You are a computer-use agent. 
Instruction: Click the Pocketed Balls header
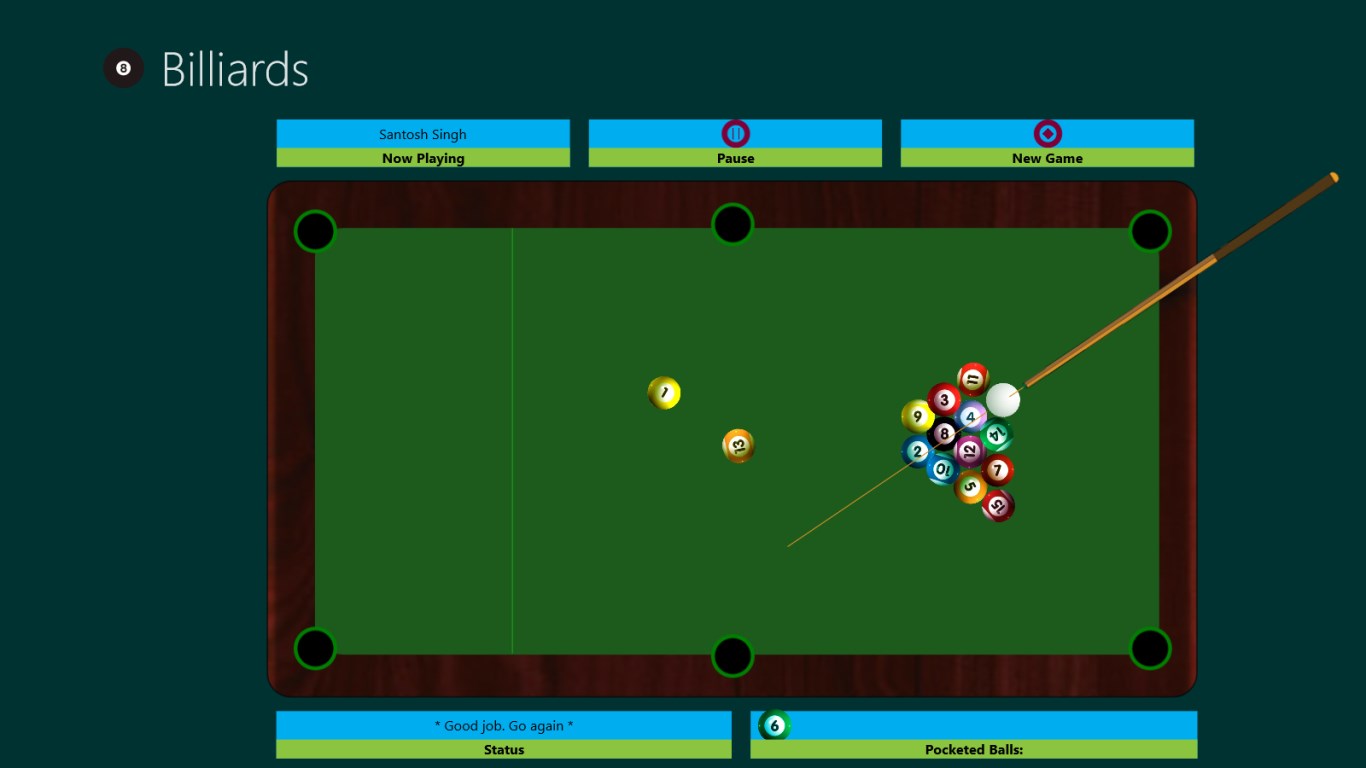tap(973, 750)
